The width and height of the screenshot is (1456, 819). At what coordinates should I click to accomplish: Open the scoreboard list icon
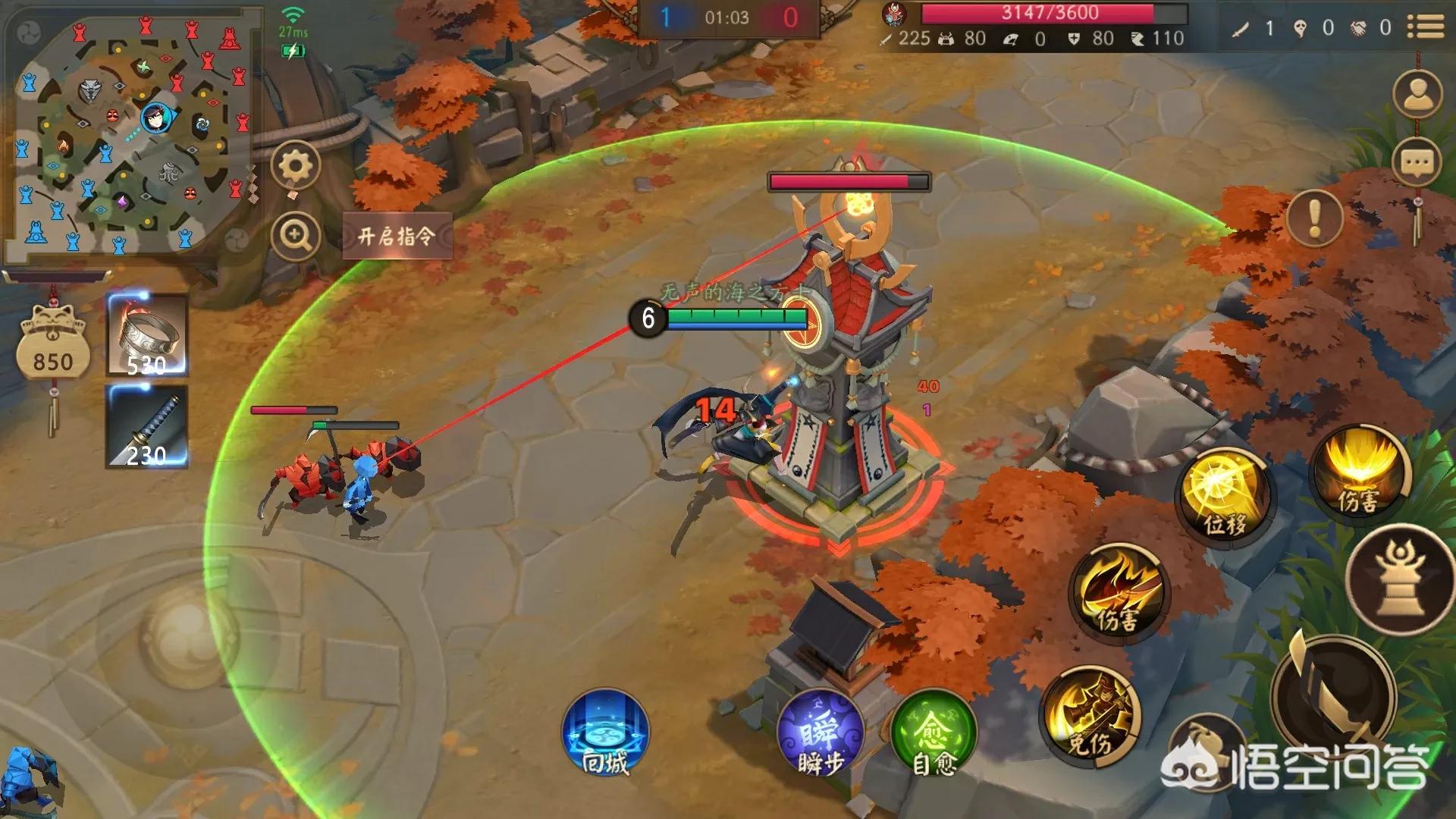point(1426,27)
